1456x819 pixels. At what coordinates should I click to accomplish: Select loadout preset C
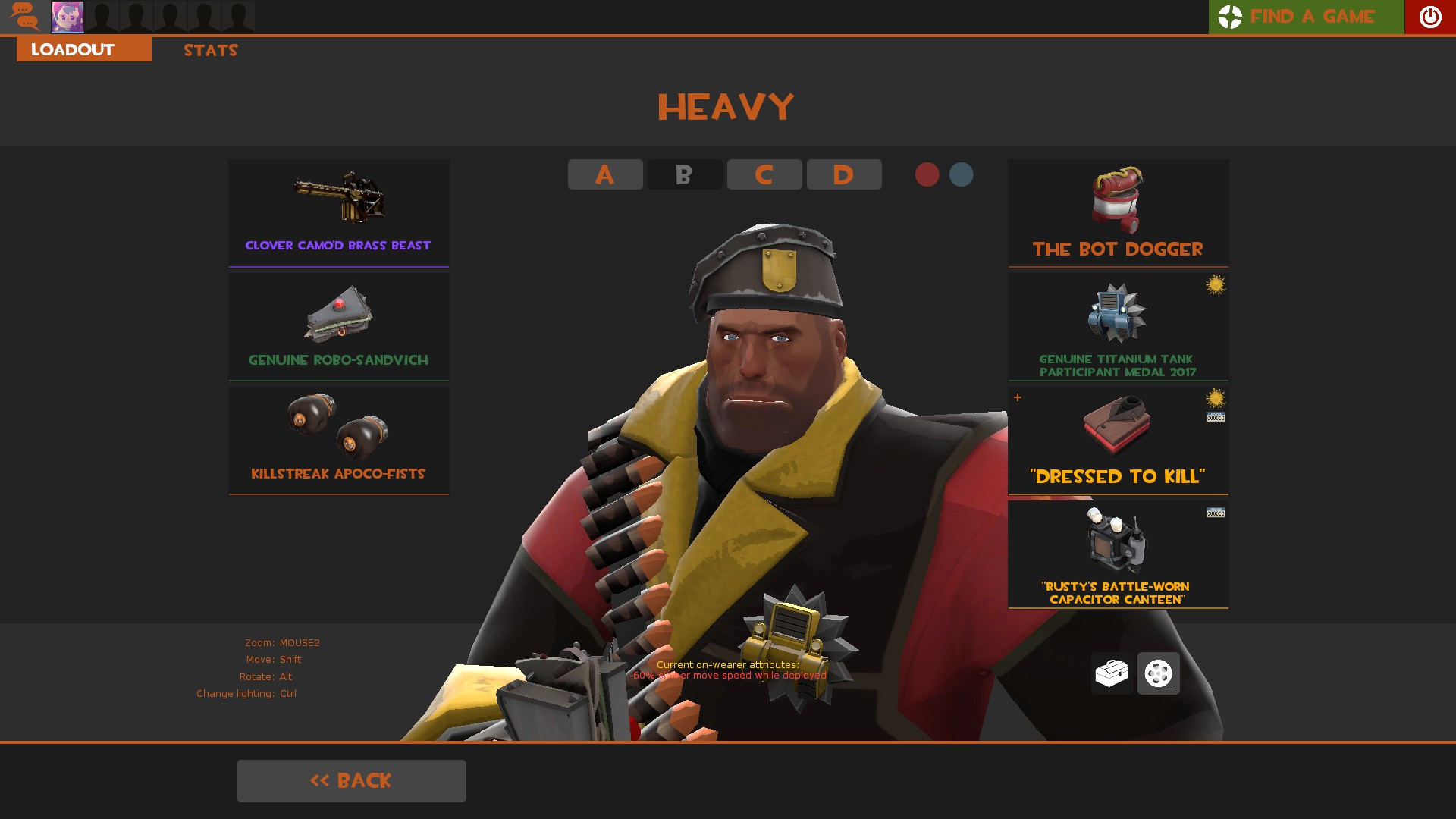coord(764,174)
